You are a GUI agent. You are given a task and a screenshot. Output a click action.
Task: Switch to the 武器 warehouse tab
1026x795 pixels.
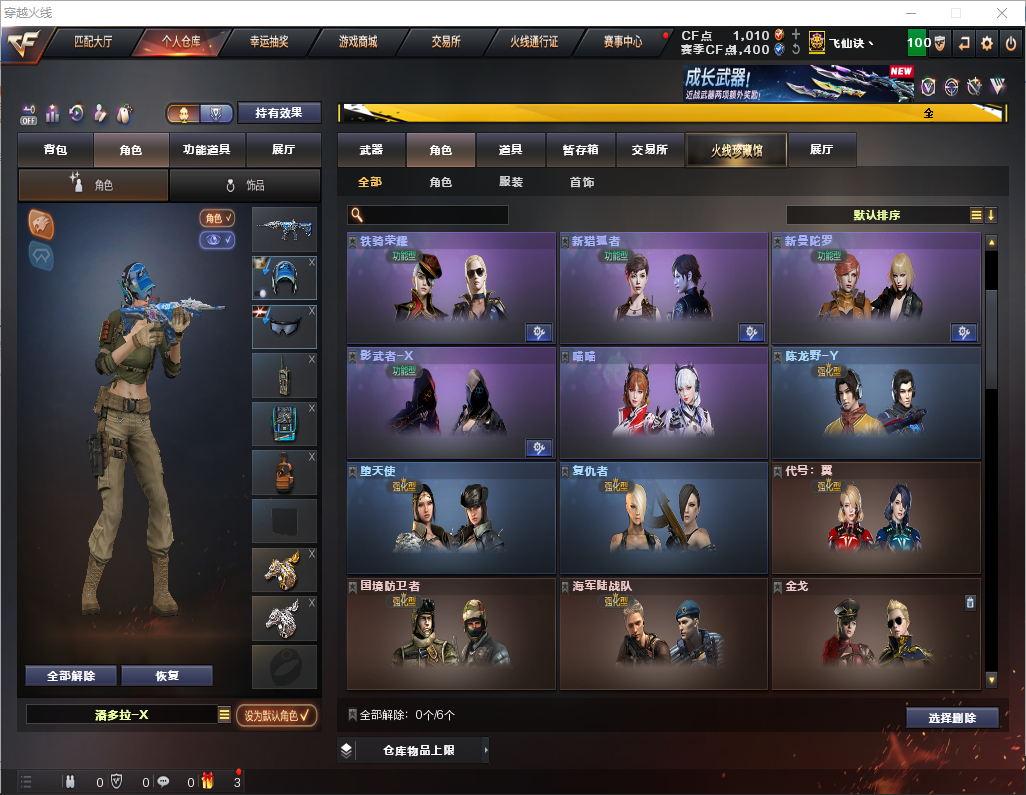click(x=371, y=150)
